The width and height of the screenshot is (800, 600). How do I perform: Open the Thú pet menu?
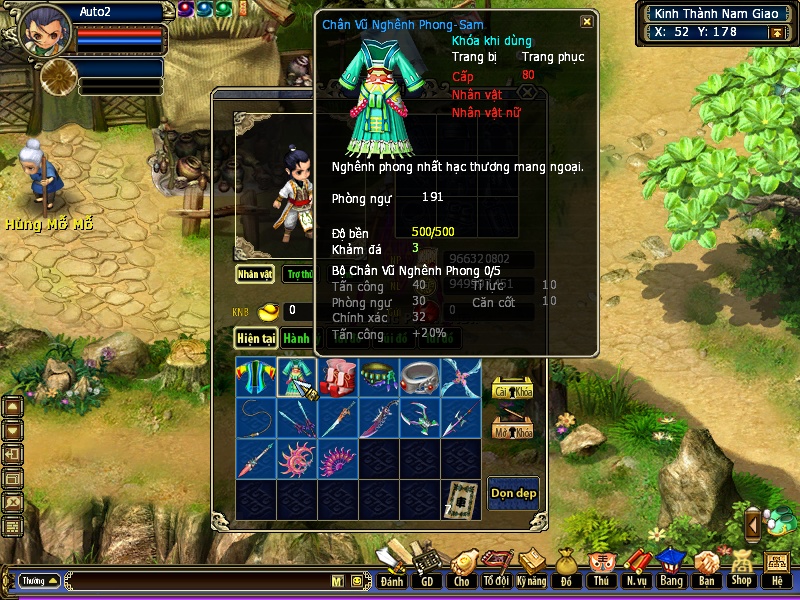click(600, 567)
